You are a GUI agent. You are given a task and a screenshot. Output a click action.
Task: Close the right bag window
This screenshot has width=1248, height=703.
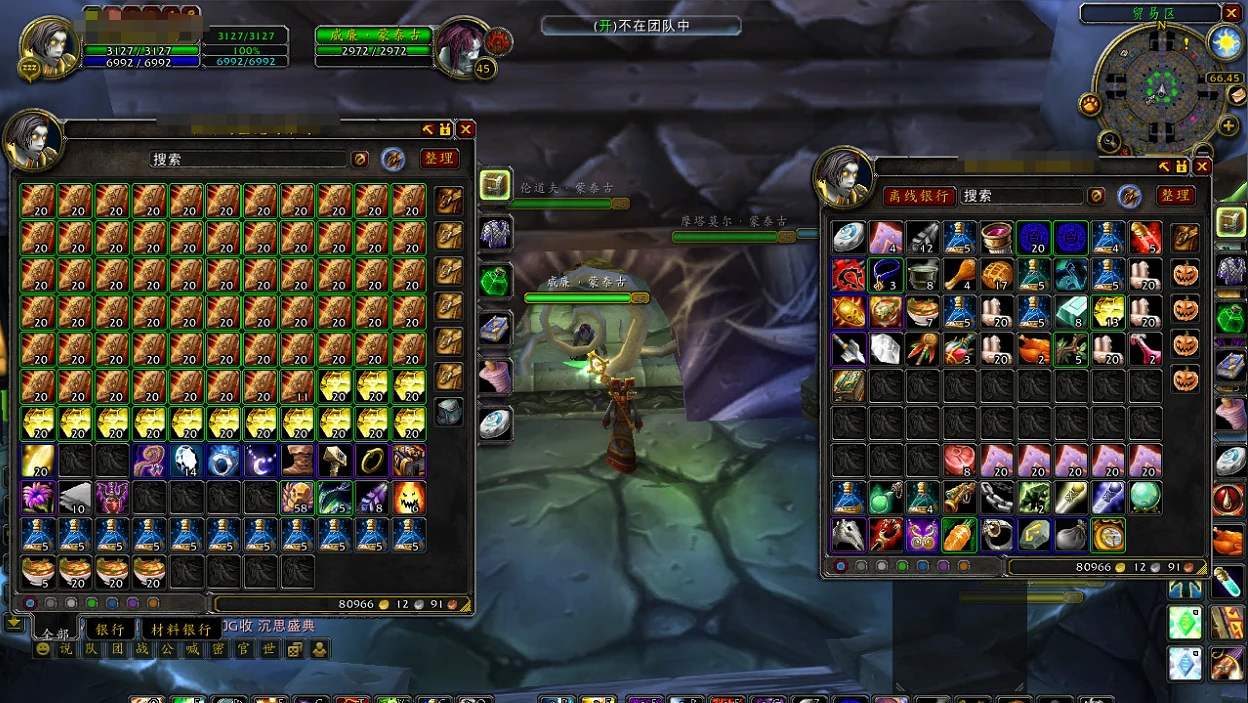(x=1203, y=167)
